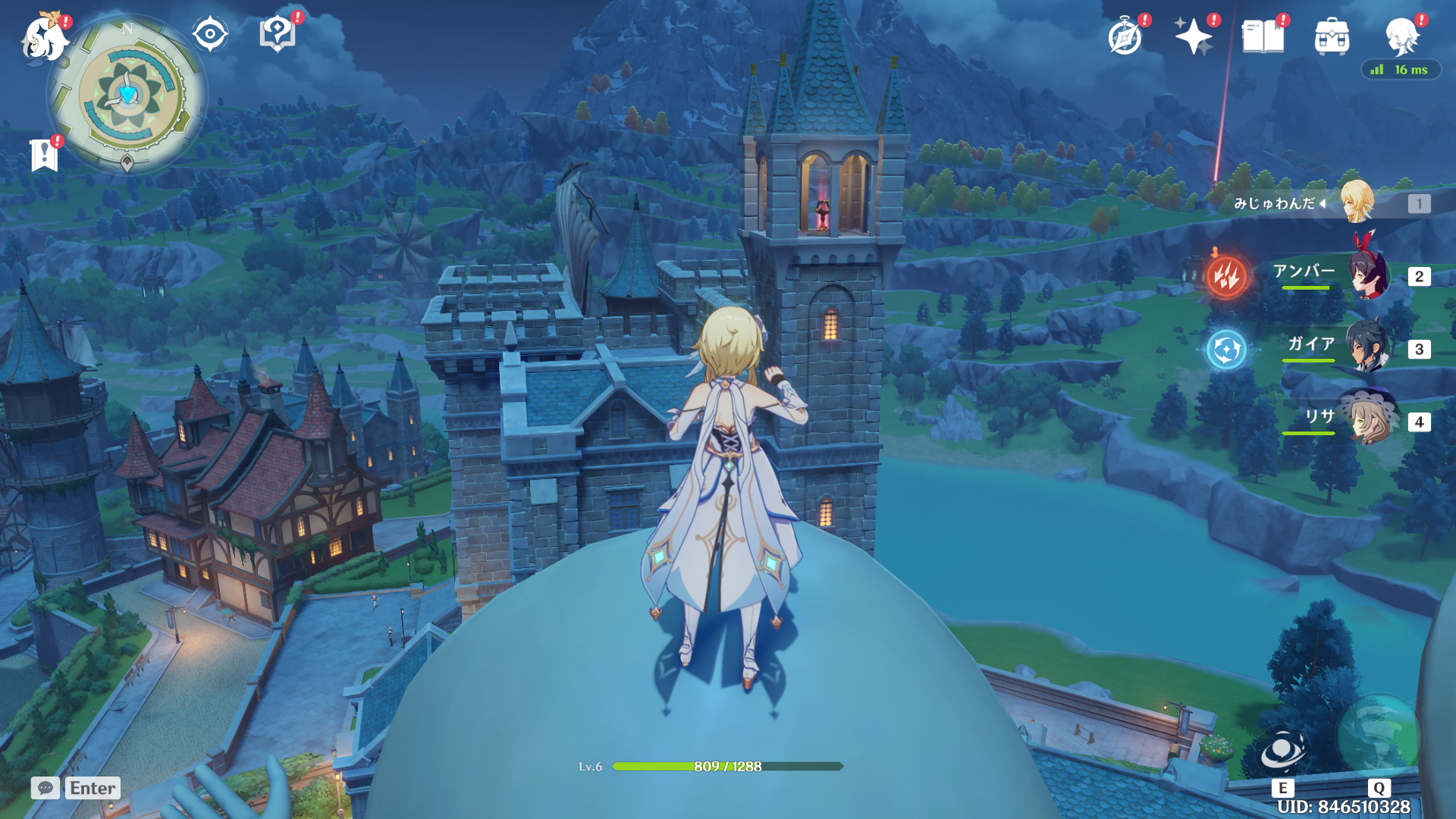Open the quest log bookmark icon

44,155
